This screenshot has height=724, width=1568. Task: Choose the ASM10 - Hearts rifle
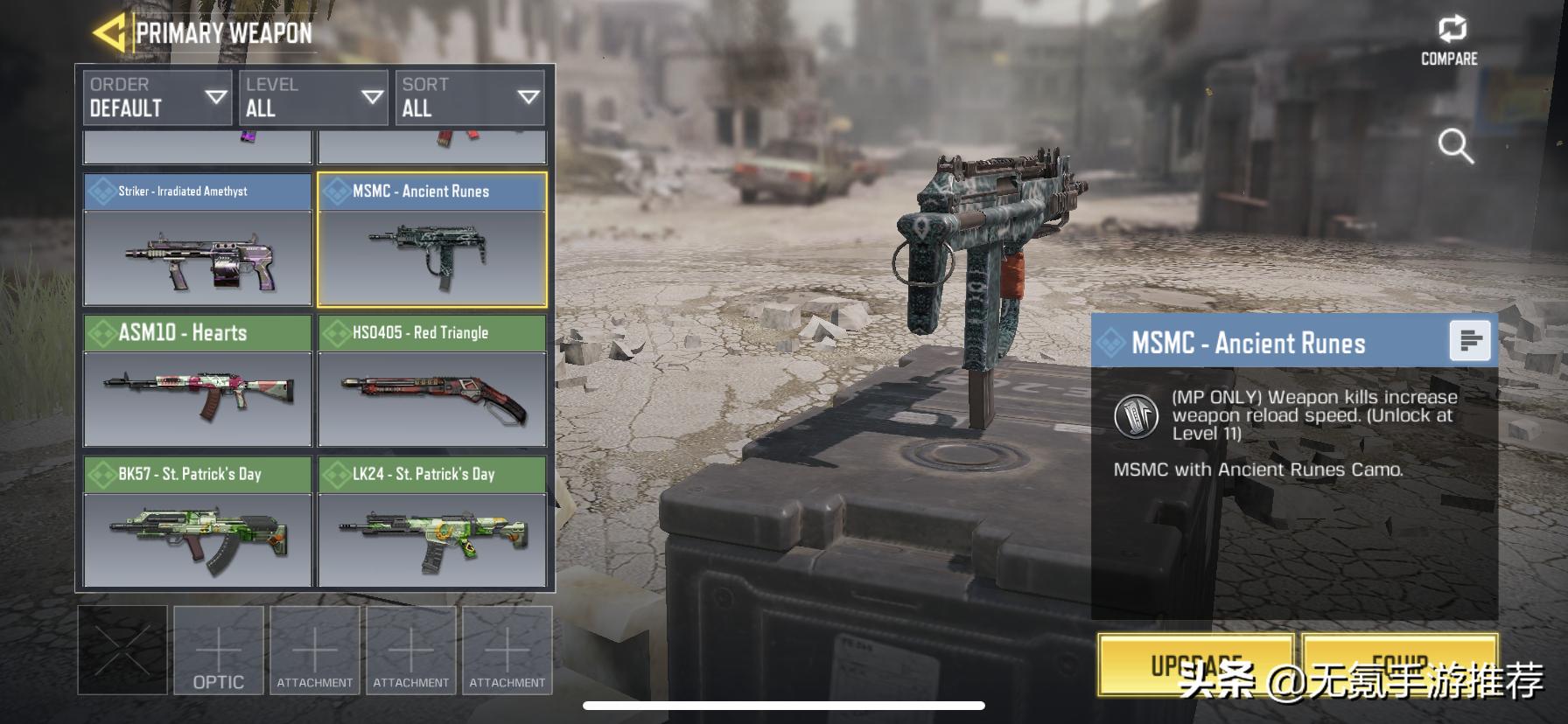pos(198,381)
